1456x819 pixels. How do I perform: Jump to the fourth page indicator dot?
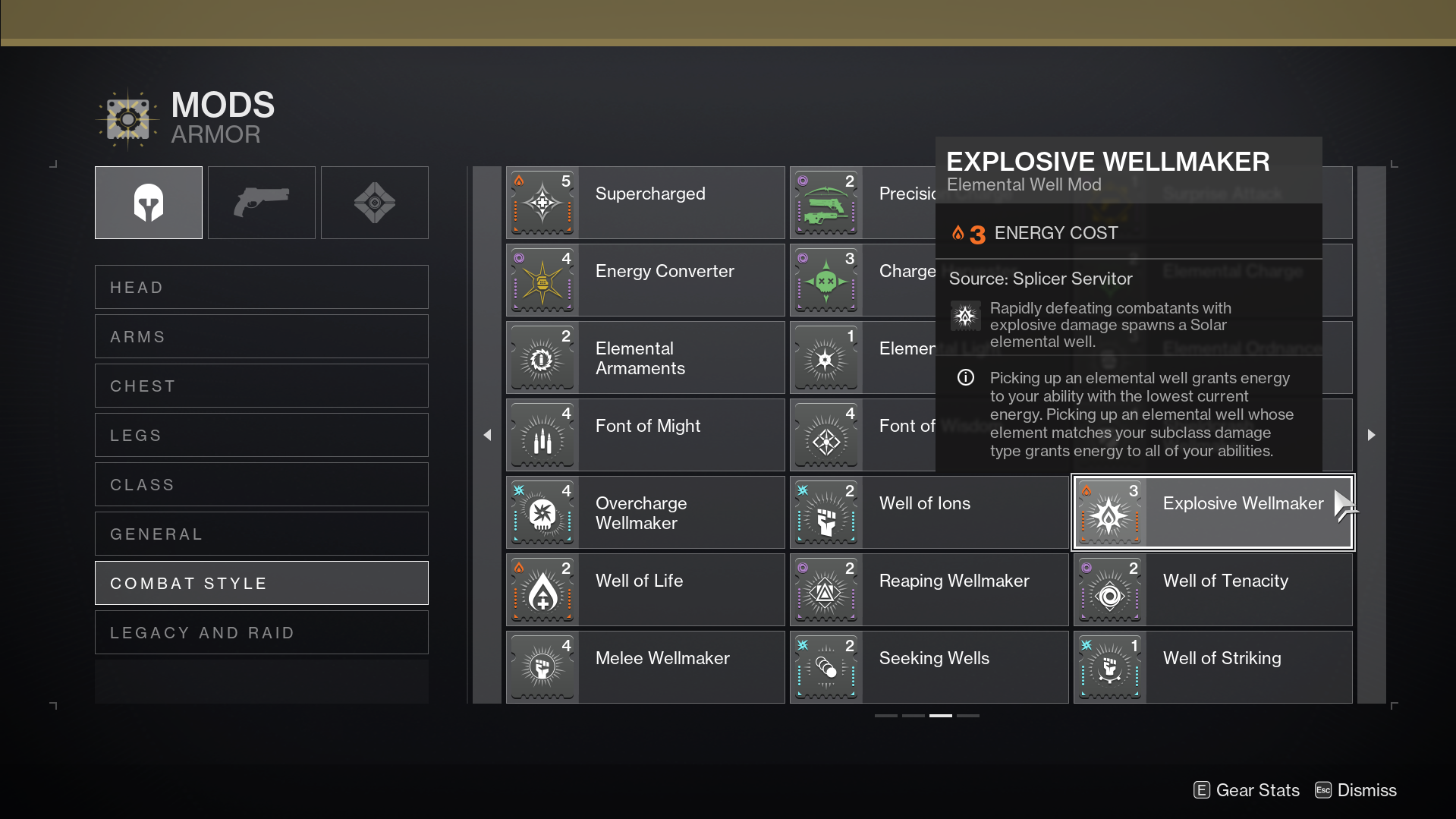click(x=967, y=715)
